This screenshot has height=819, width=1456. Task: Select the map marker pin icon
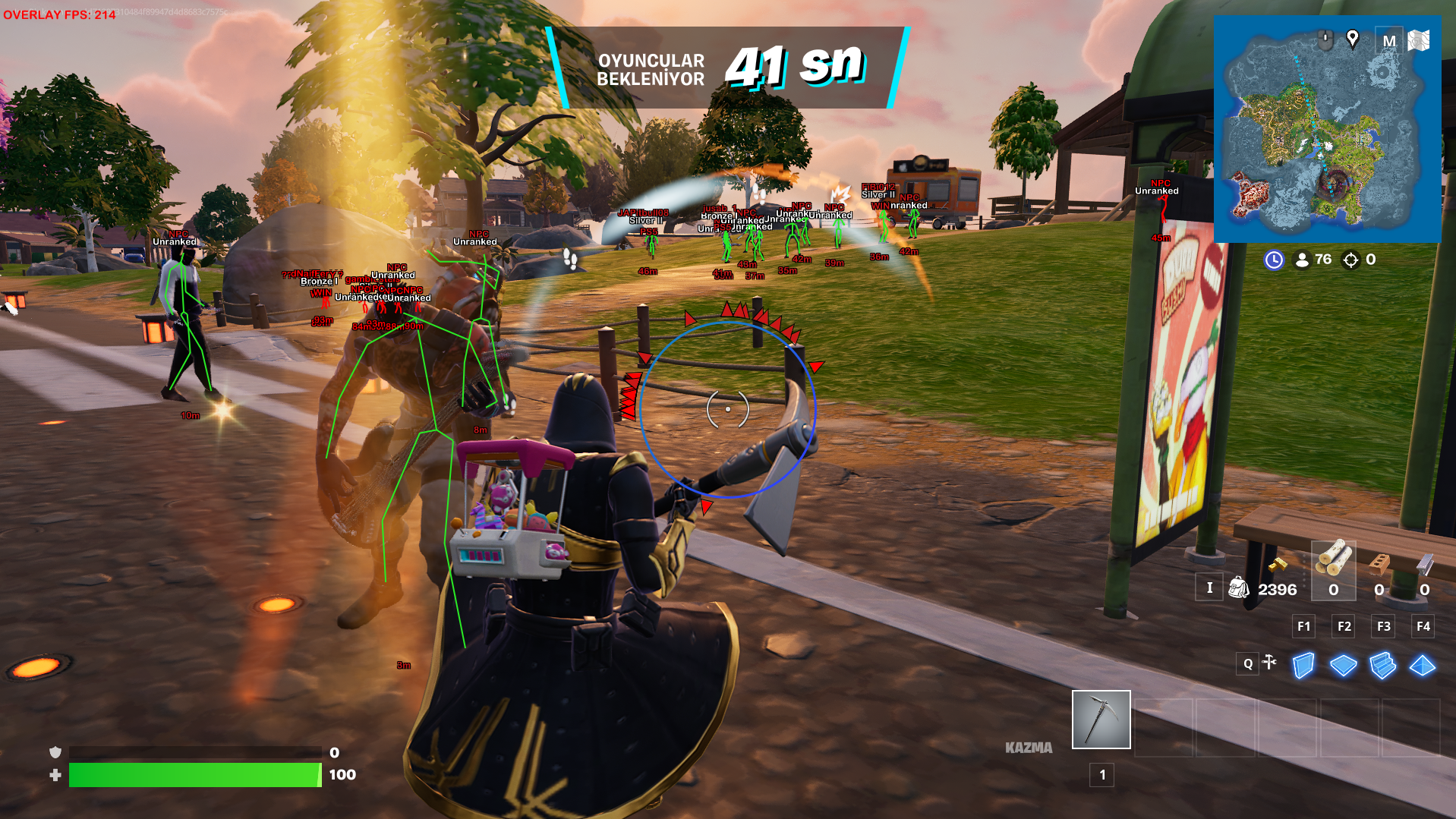tap(1352, 38)
